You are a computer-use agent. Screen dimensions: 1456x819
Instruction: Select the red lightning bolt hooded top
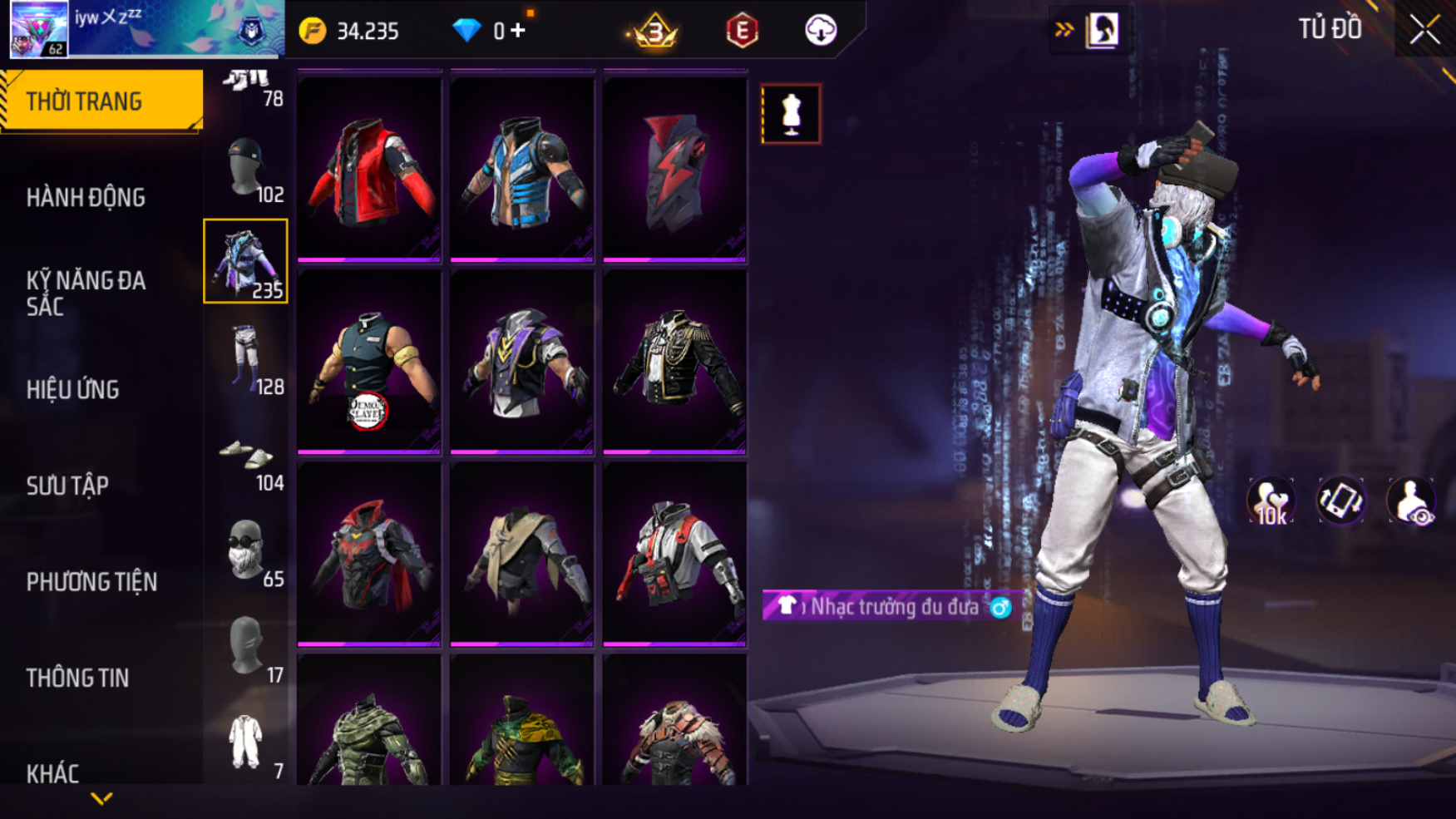(674, 169)
